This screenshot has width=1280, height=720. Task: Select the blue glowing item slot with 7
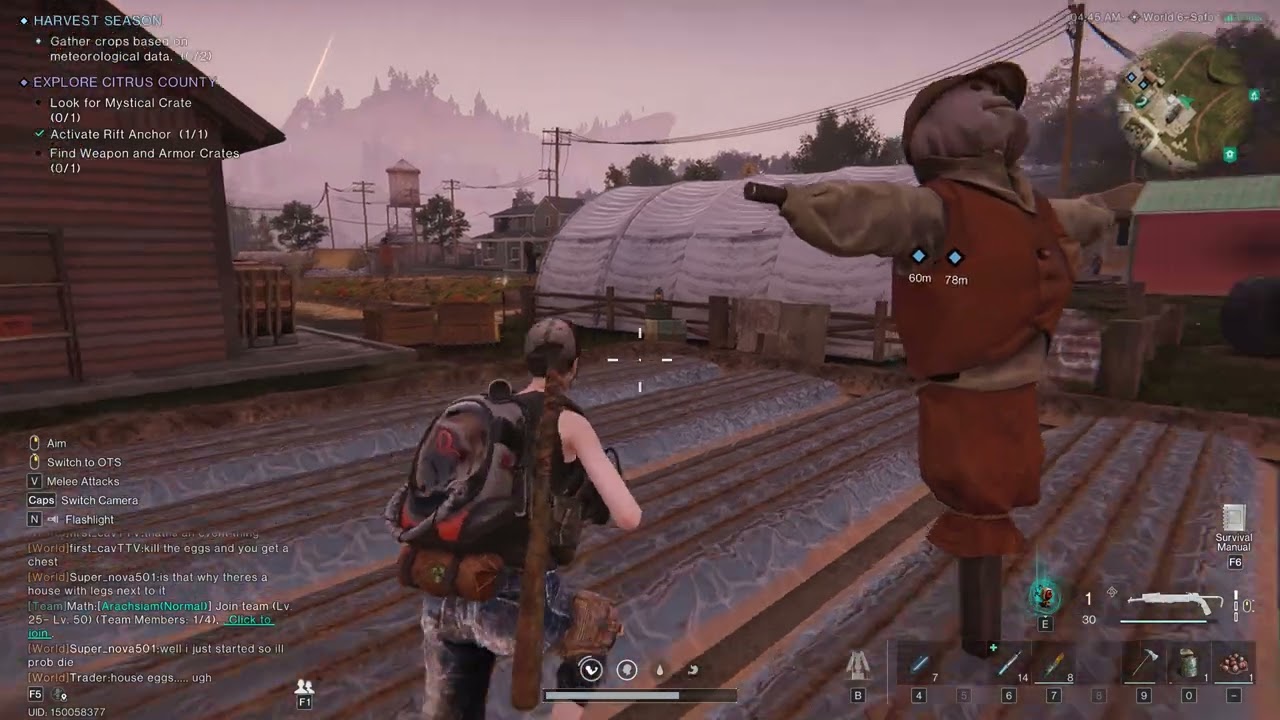coord(919,664)
